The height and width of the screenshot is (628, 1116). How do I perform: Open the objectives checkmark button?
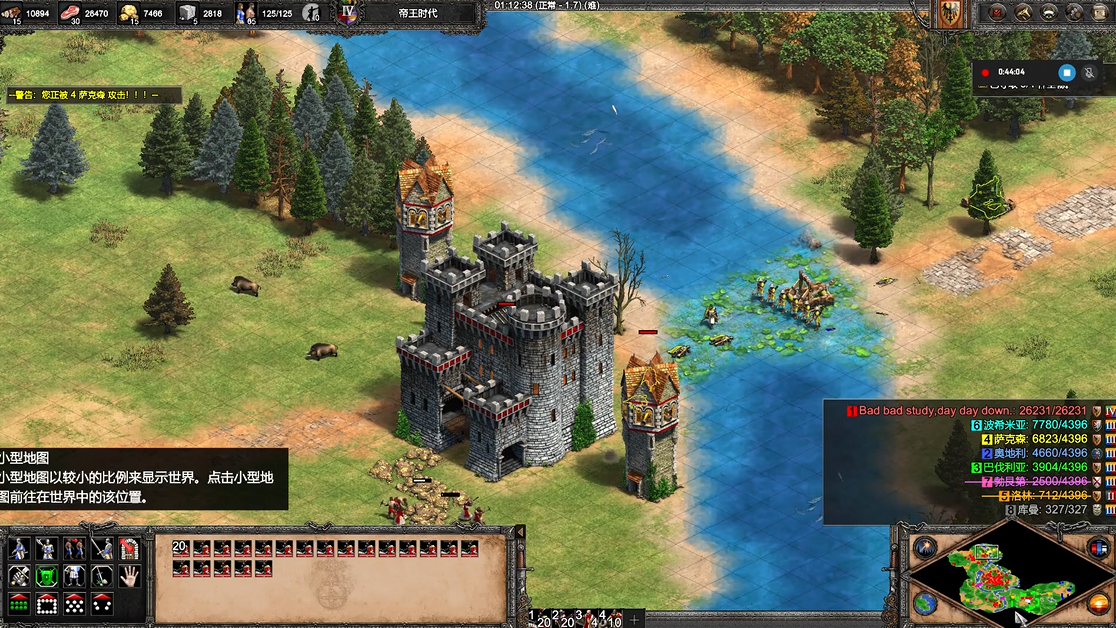pyautogui.click(x=995, y=12)
